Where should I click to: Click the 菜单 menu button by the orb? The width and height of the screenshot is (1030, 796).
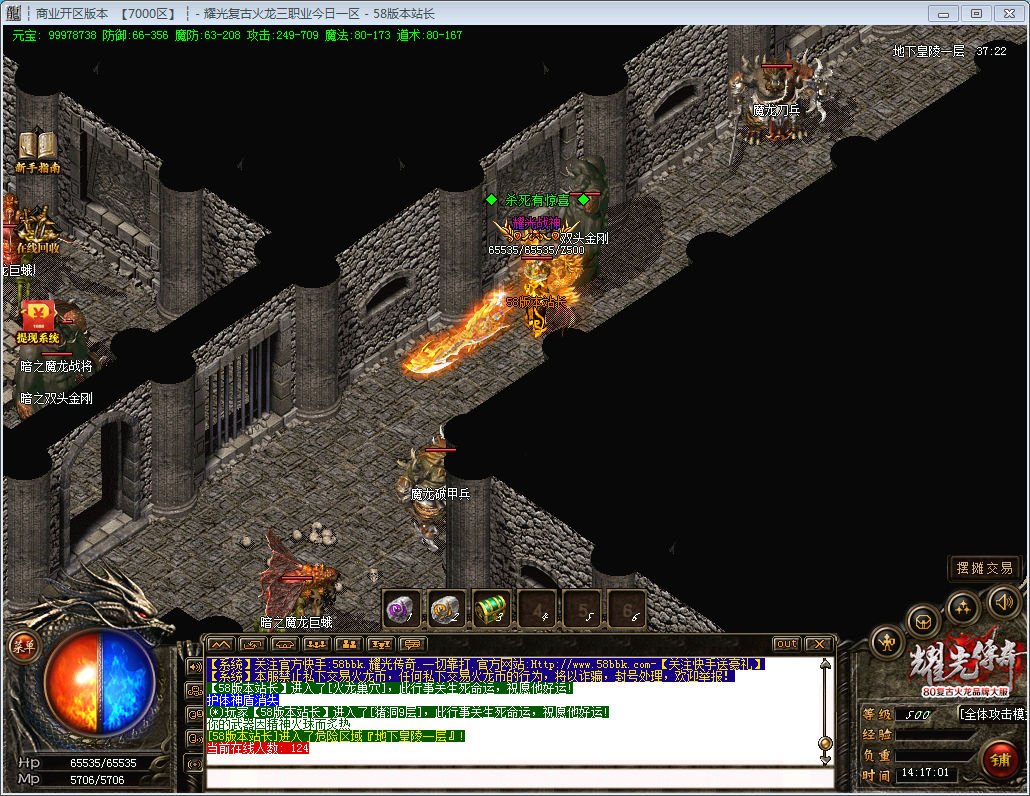23,647
